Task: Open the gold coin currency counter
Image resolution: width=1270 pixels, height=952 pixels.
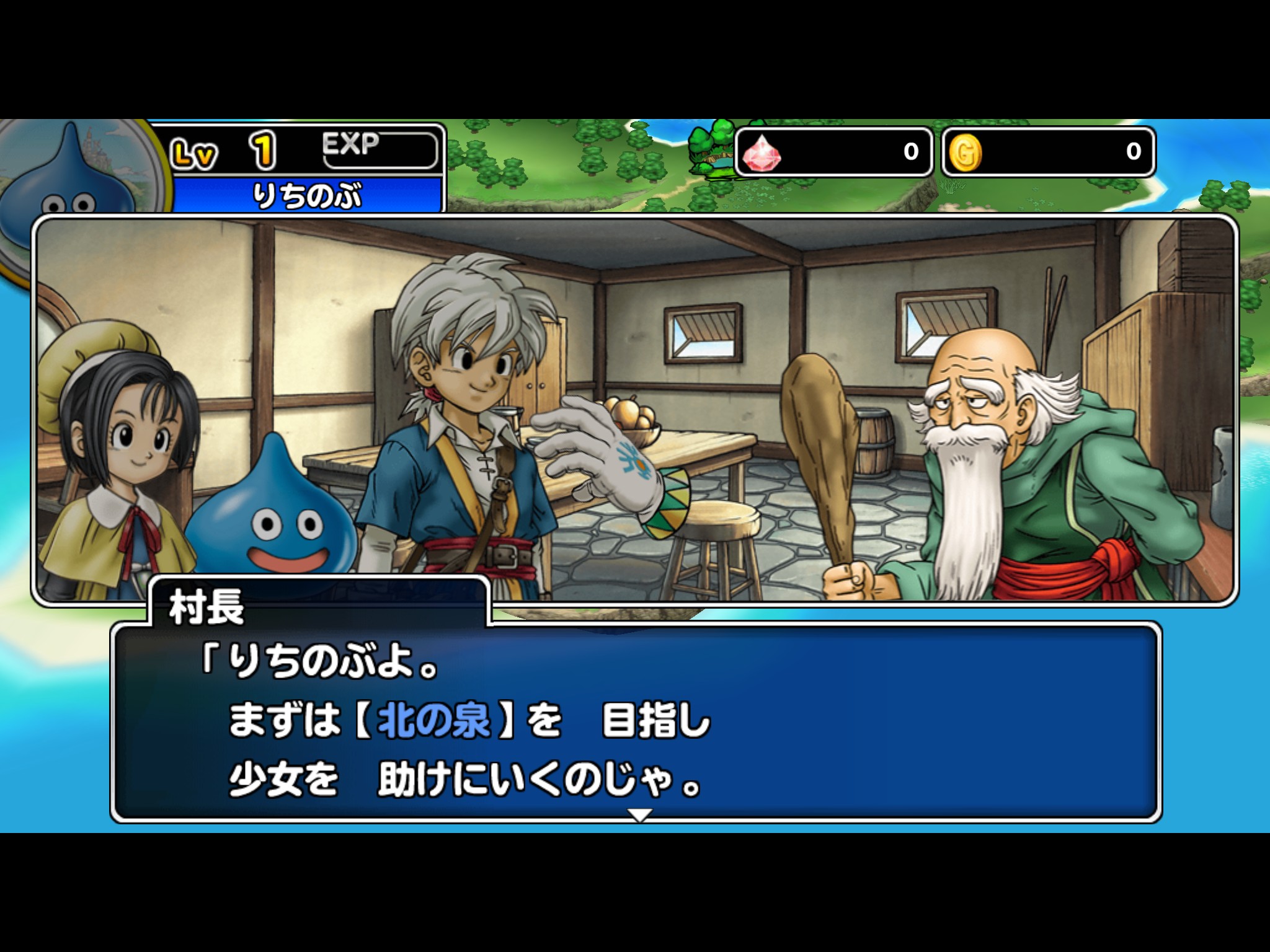Action: pos(1047,152)
